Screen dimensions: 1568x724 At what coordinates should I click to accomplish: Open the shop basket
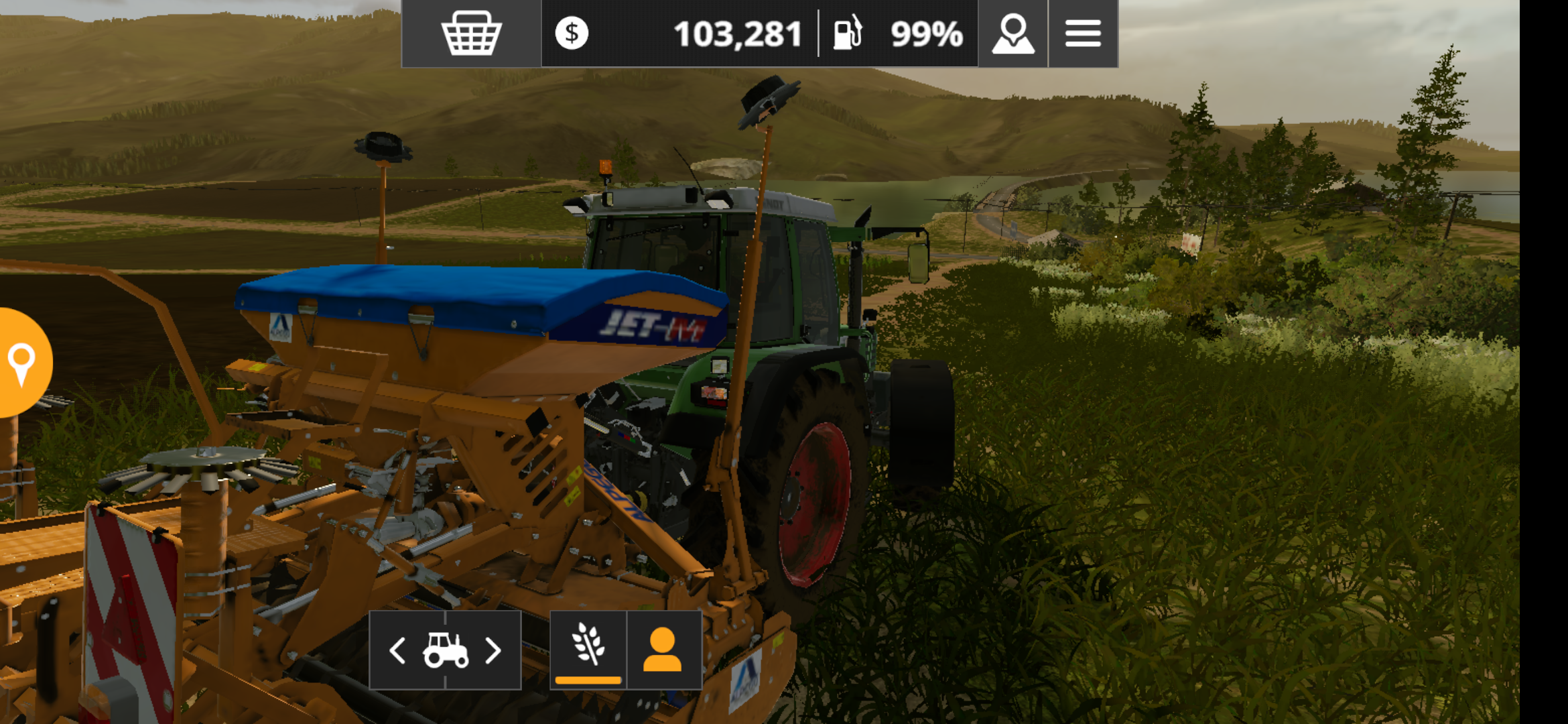pyautogui.click(x=471, y=34)
